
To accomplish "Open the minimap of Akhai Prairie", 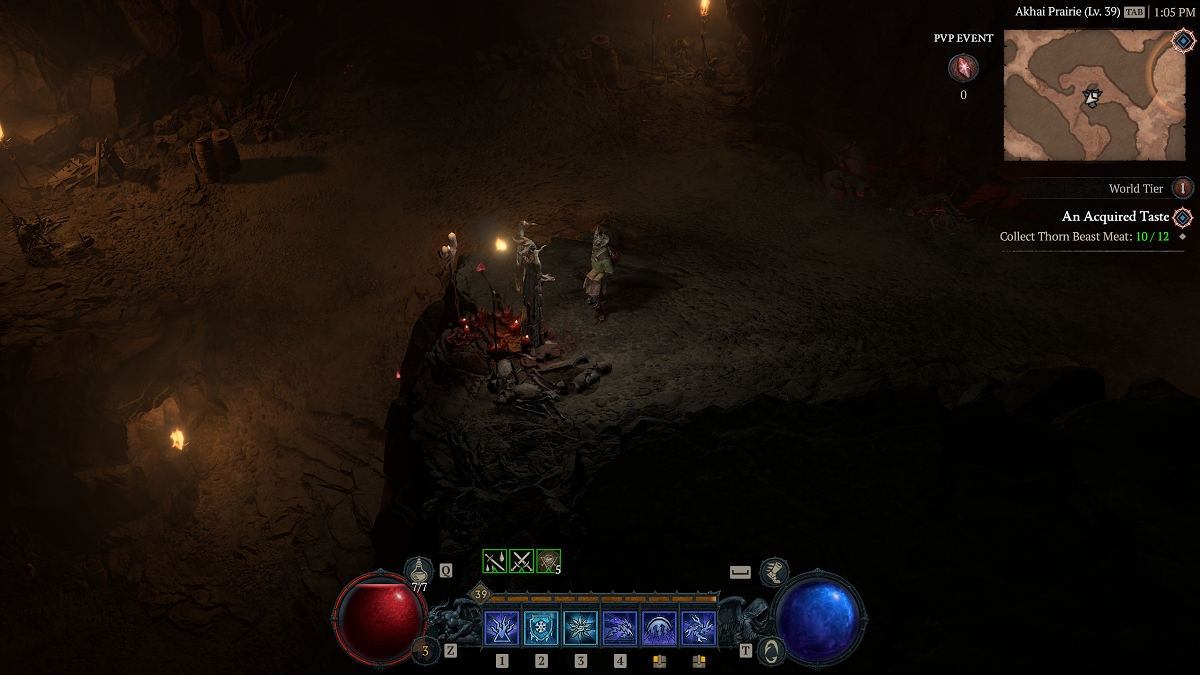I will click(x=1093, y=96).
